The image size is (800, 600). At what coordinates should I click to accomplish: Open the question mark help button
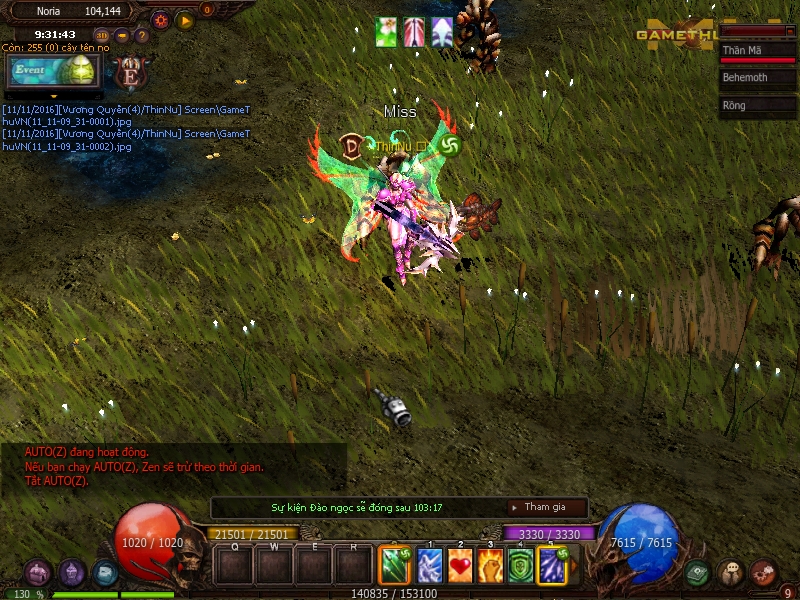(142, 36)
